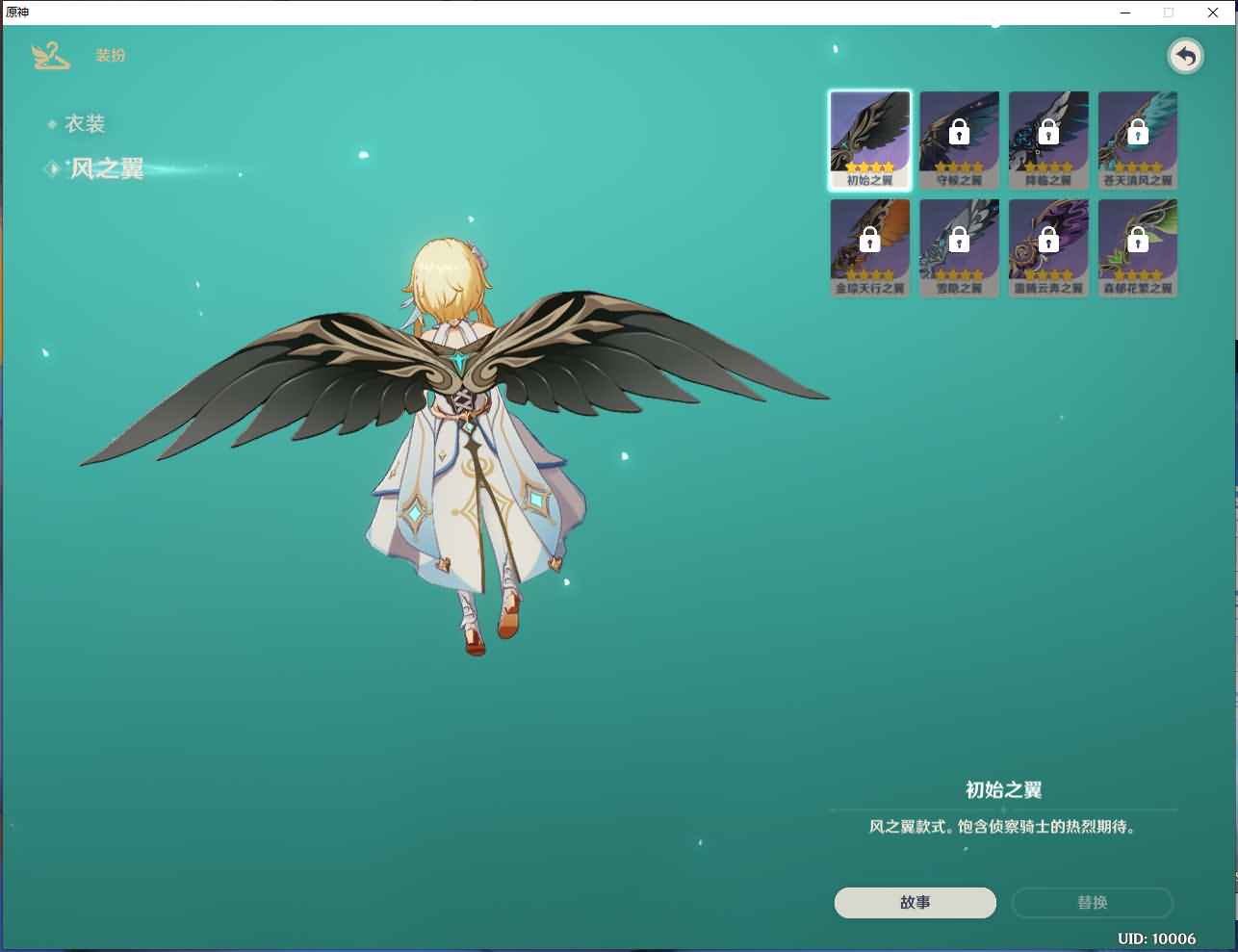Choose the locked 守候之翼 wings
The height and width of the screenshot is (952, 1238).
point(959,140)
